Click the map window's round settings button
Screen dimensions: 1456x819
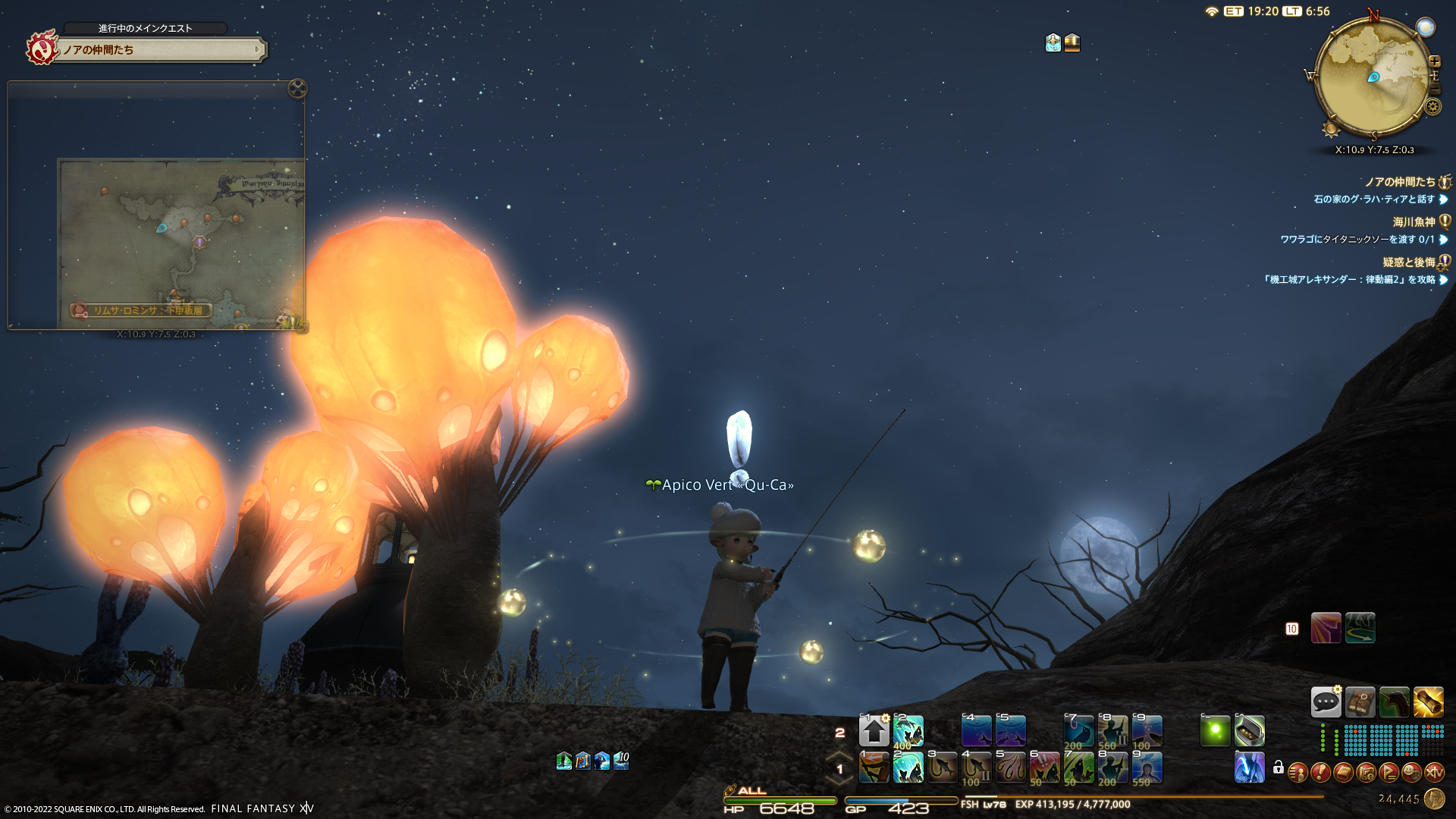click(x=297, y=89)
